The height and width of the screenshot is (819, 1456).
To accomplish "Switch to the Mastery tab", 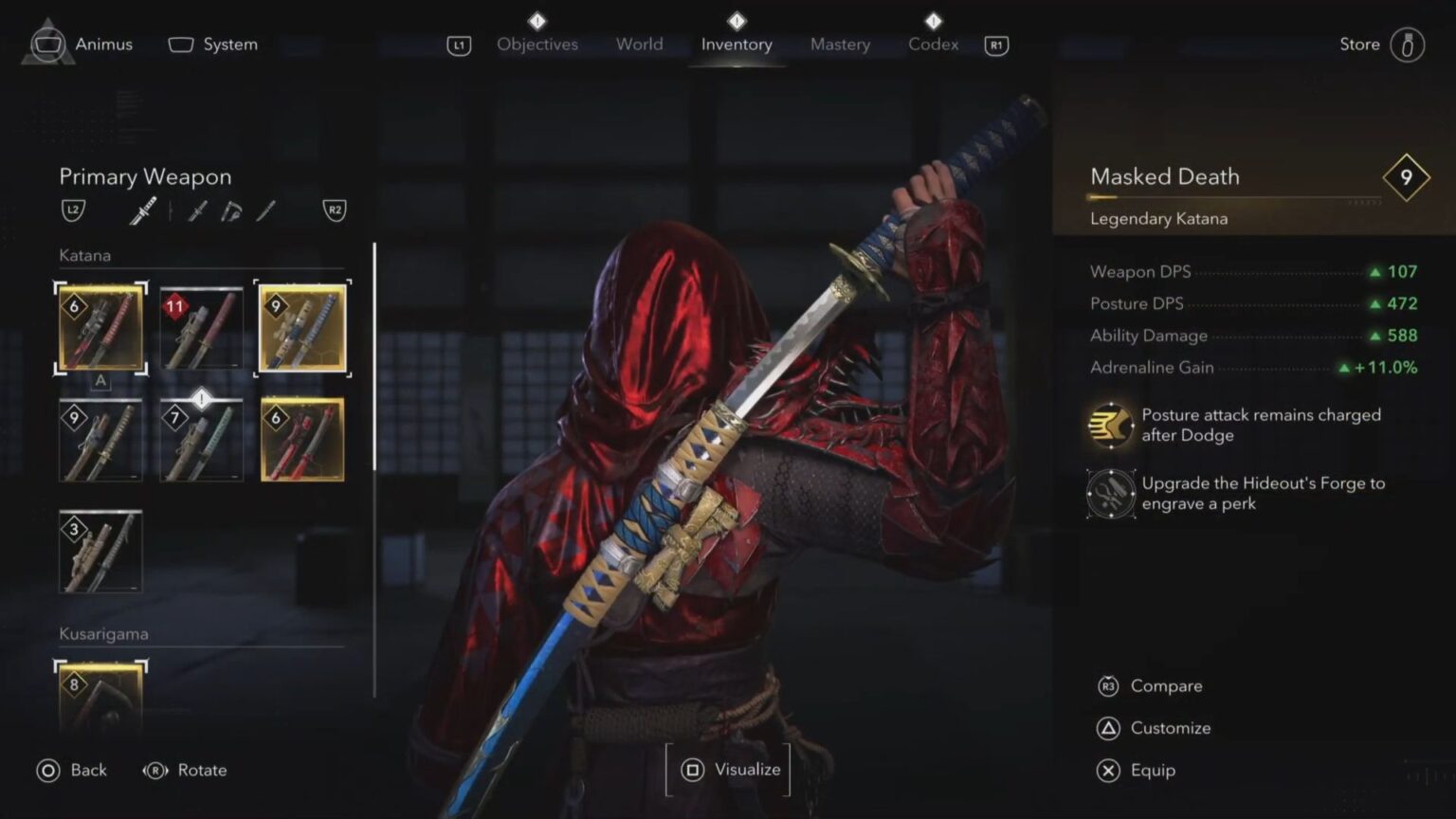I will click(x=839, y=45).
